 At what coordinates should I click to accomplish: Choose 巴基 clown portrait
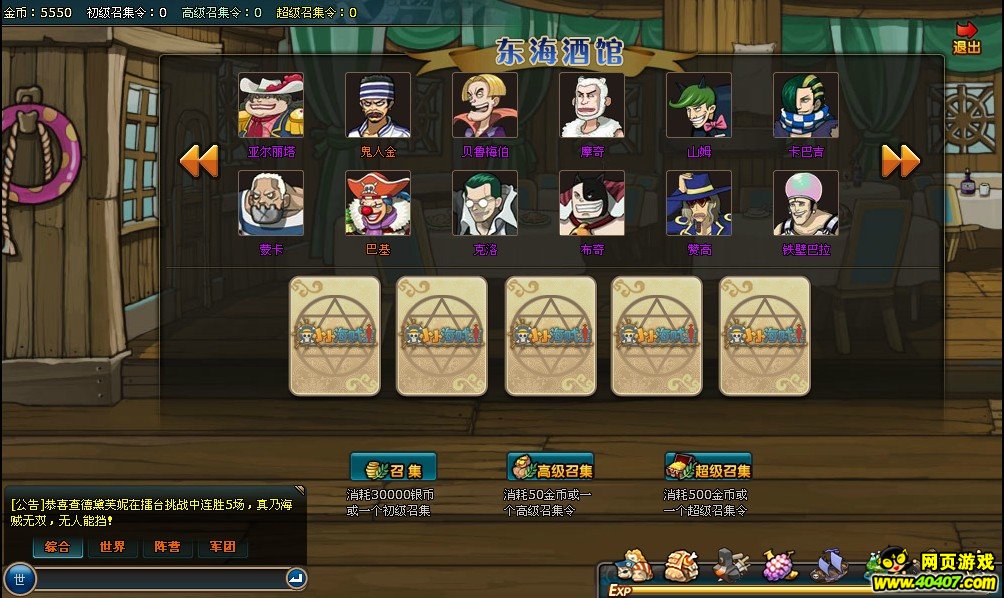(x=378, y=203)
